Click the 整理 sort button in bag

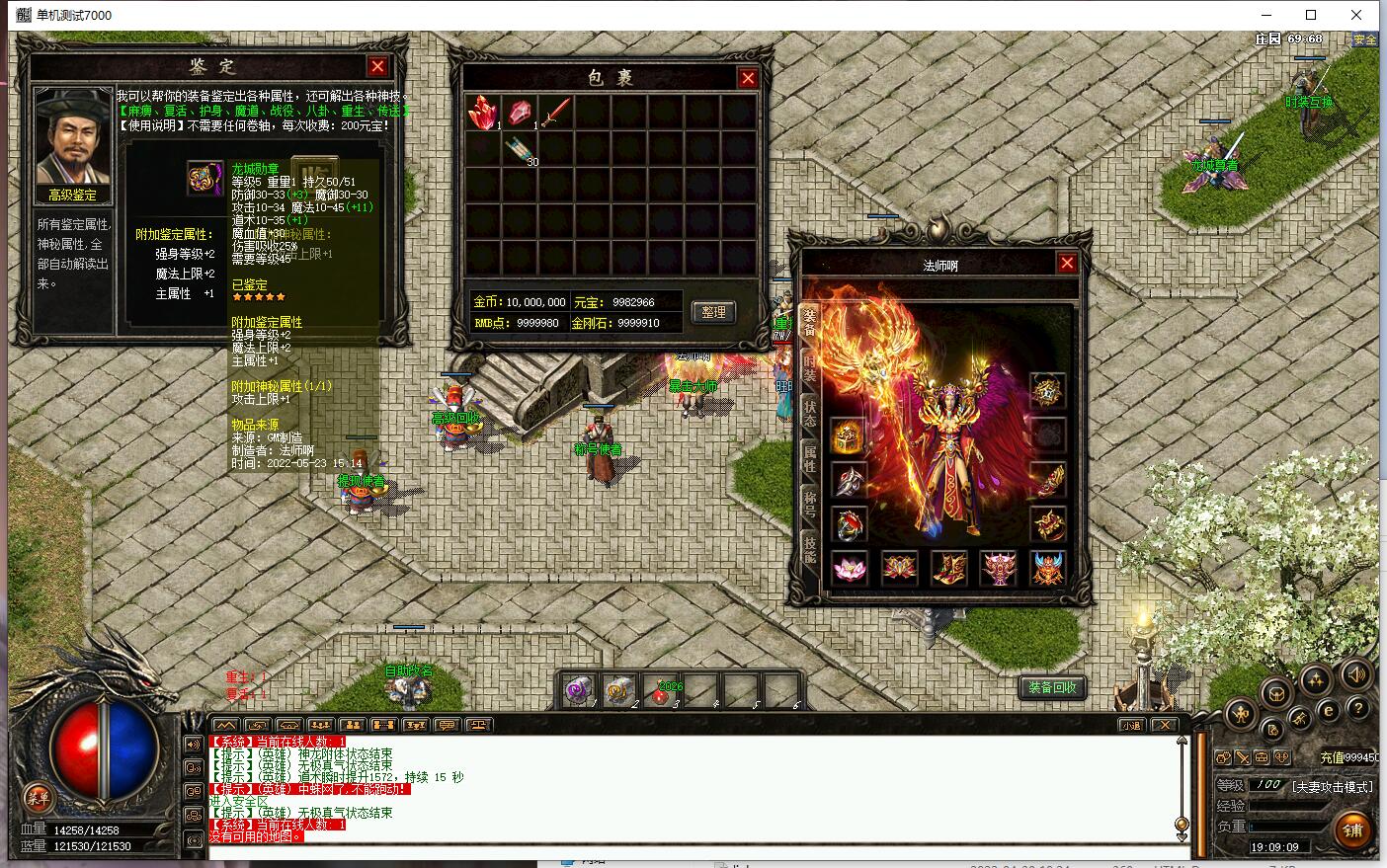(713, 312)
